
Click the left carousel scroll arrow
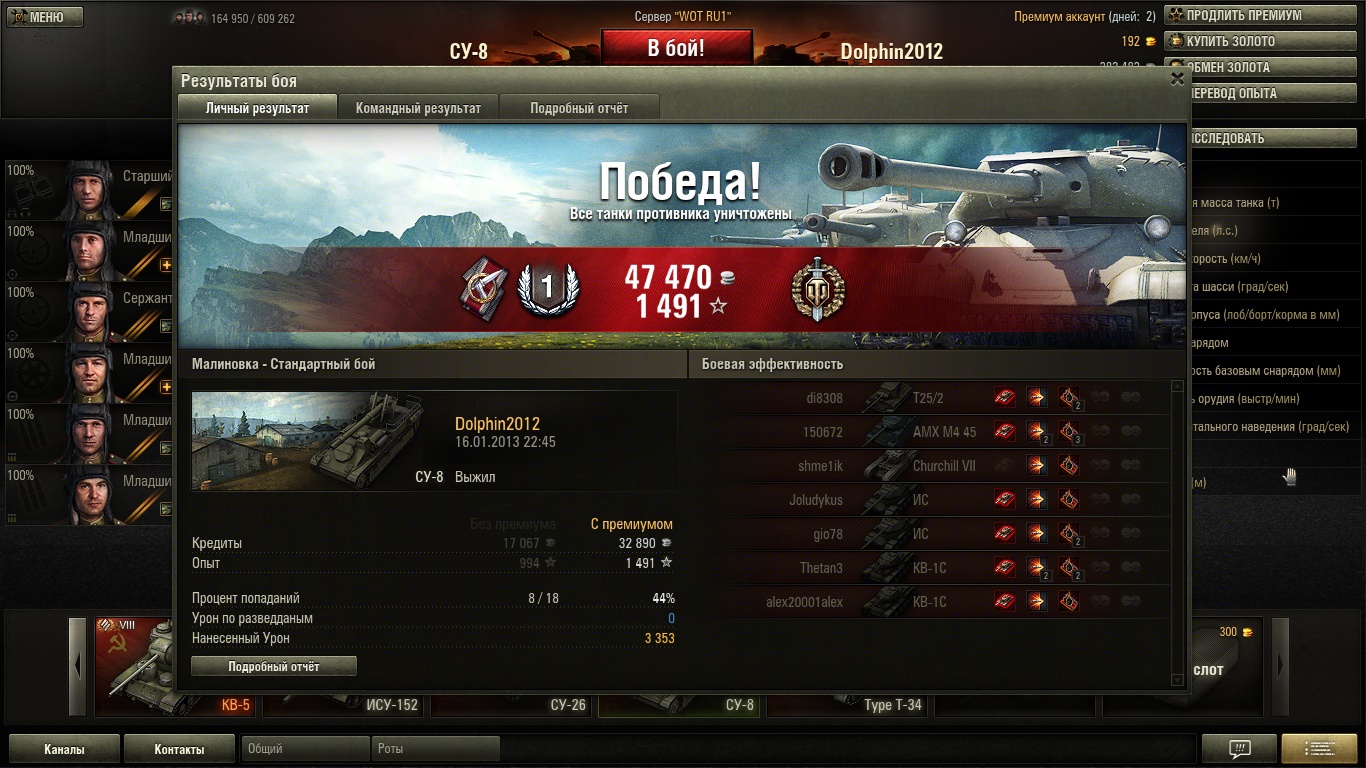point(78,667)
